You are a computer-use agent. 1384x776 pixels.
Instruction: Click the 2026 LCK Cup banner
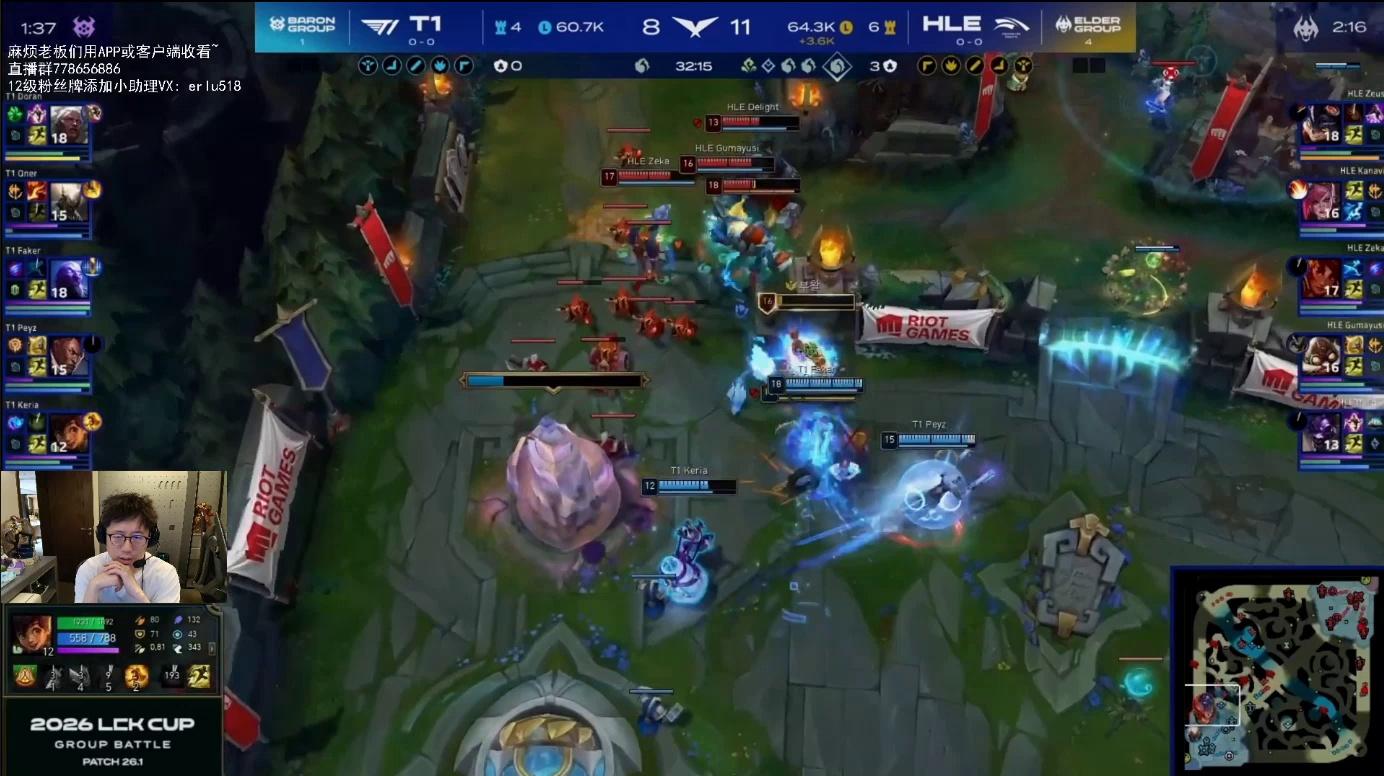111,733
